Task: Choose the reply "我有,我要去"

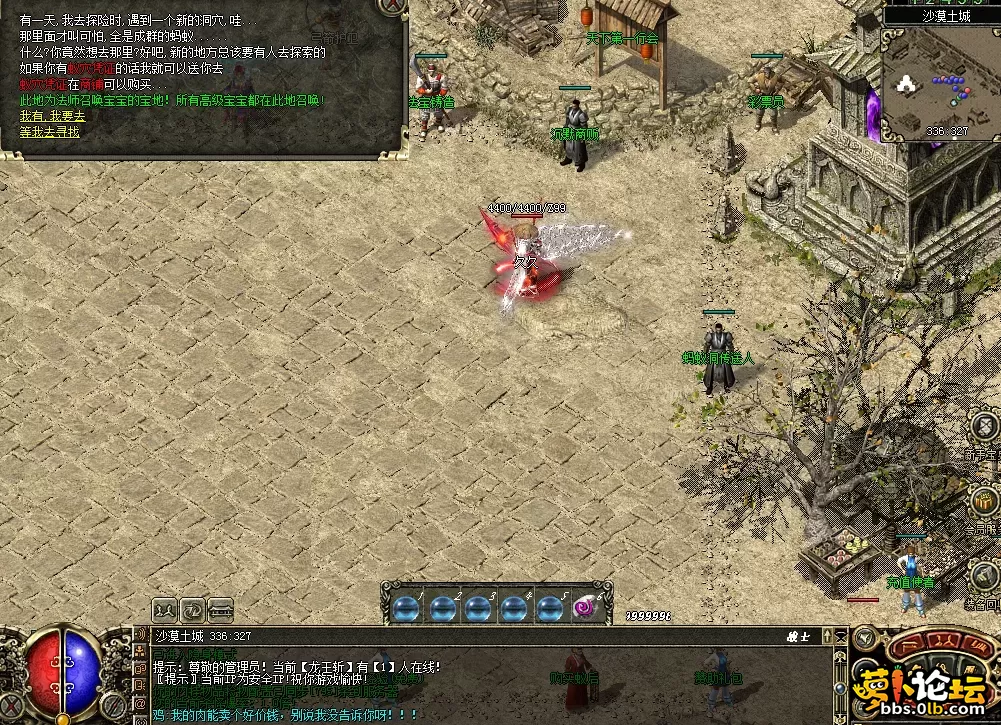Action: [x=52, y=116]
